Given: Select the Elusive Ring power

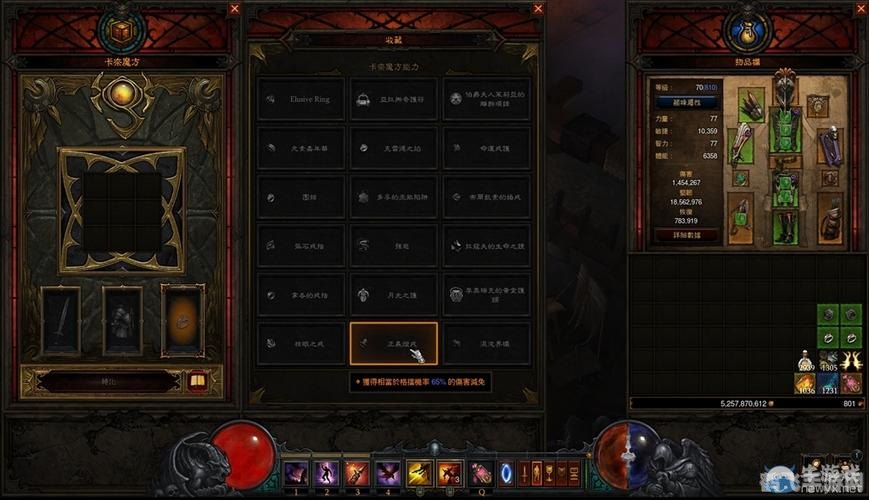Looking at the screenshot, I should [300, 100].
